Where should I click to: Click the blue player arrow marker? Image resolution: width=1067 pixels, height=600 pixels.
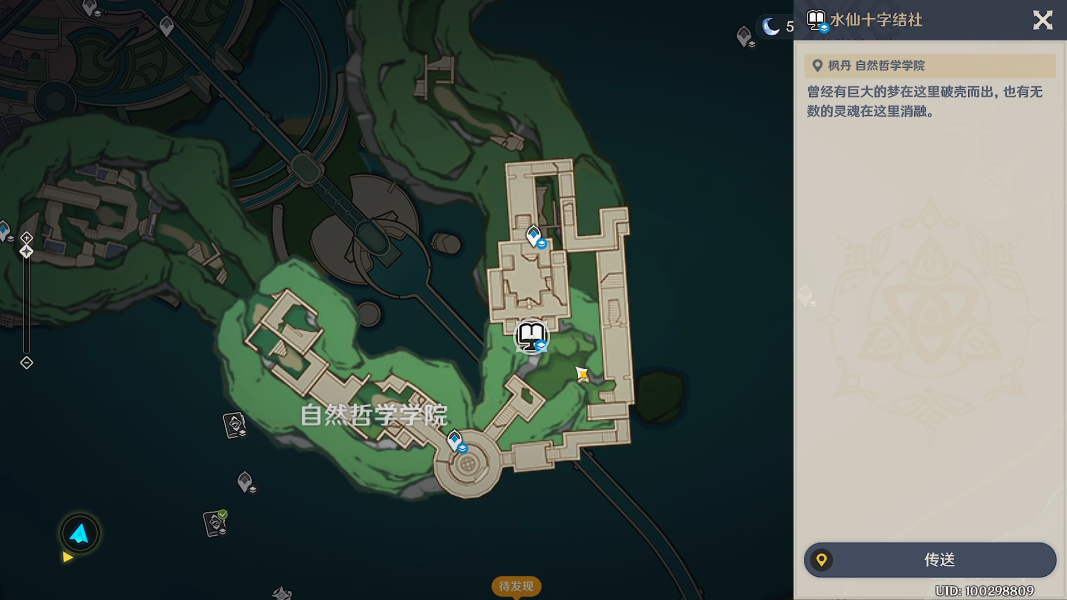(x=79, y=534)
